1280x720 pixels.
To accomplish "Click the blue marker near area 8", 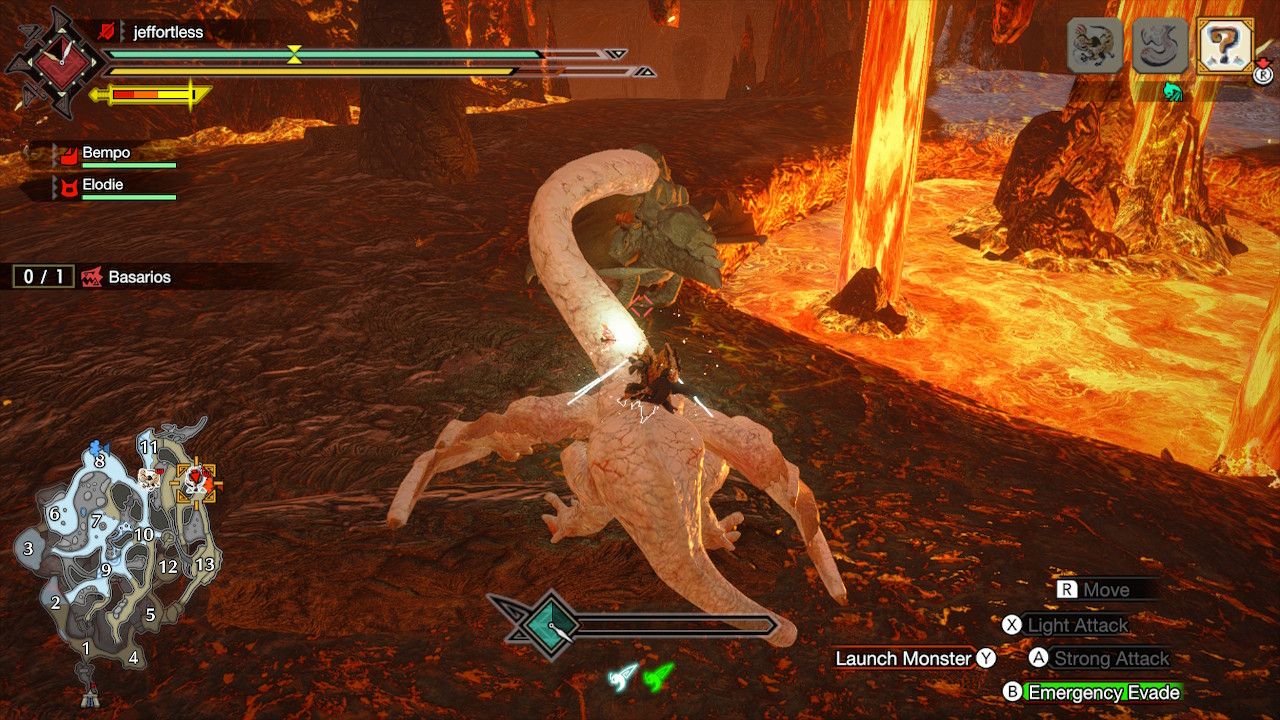I will click(x=97, y=446).
